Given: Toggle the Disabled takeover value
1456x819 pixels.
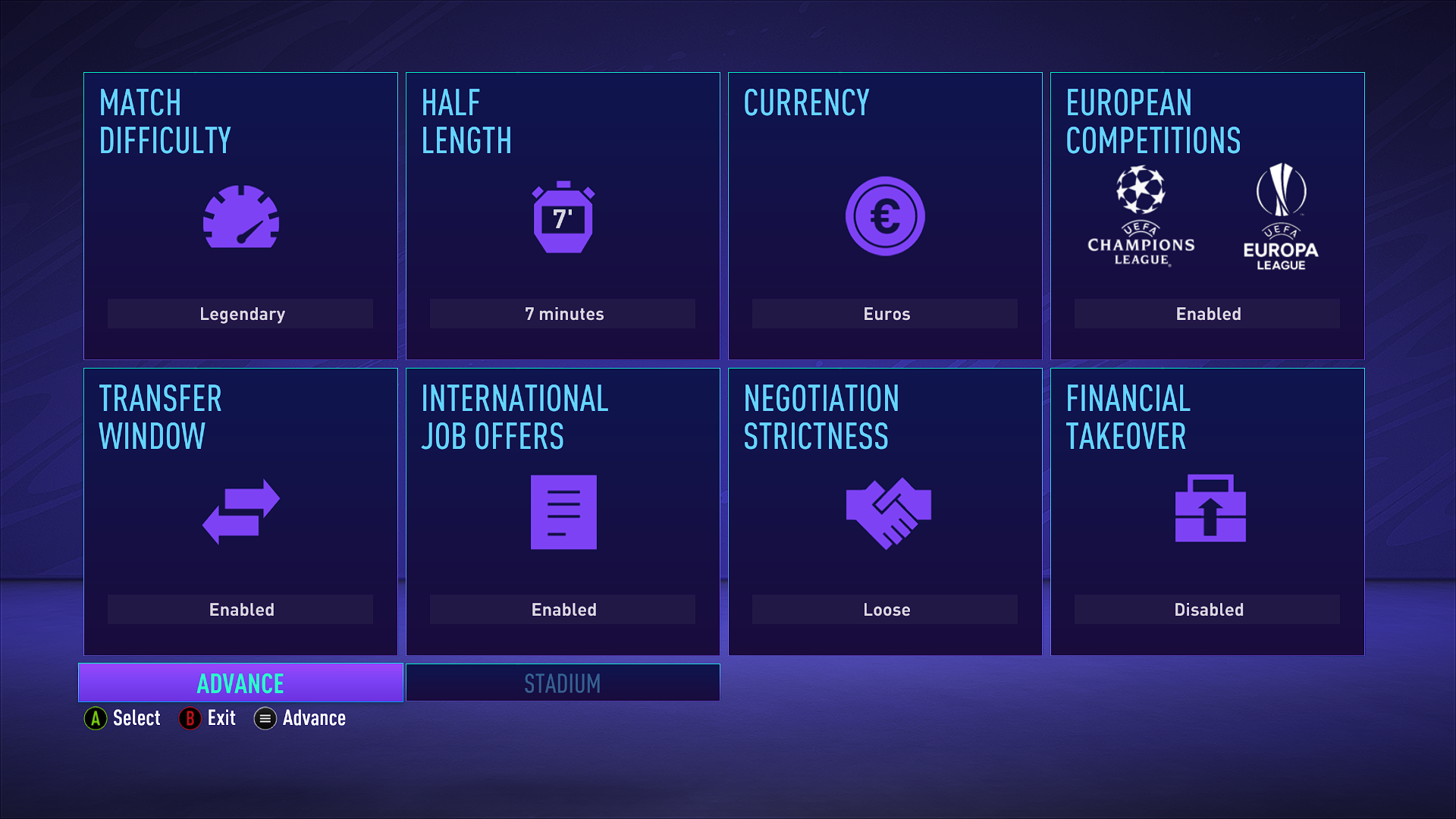Looking at the screenshot, I should (1207, 610).
